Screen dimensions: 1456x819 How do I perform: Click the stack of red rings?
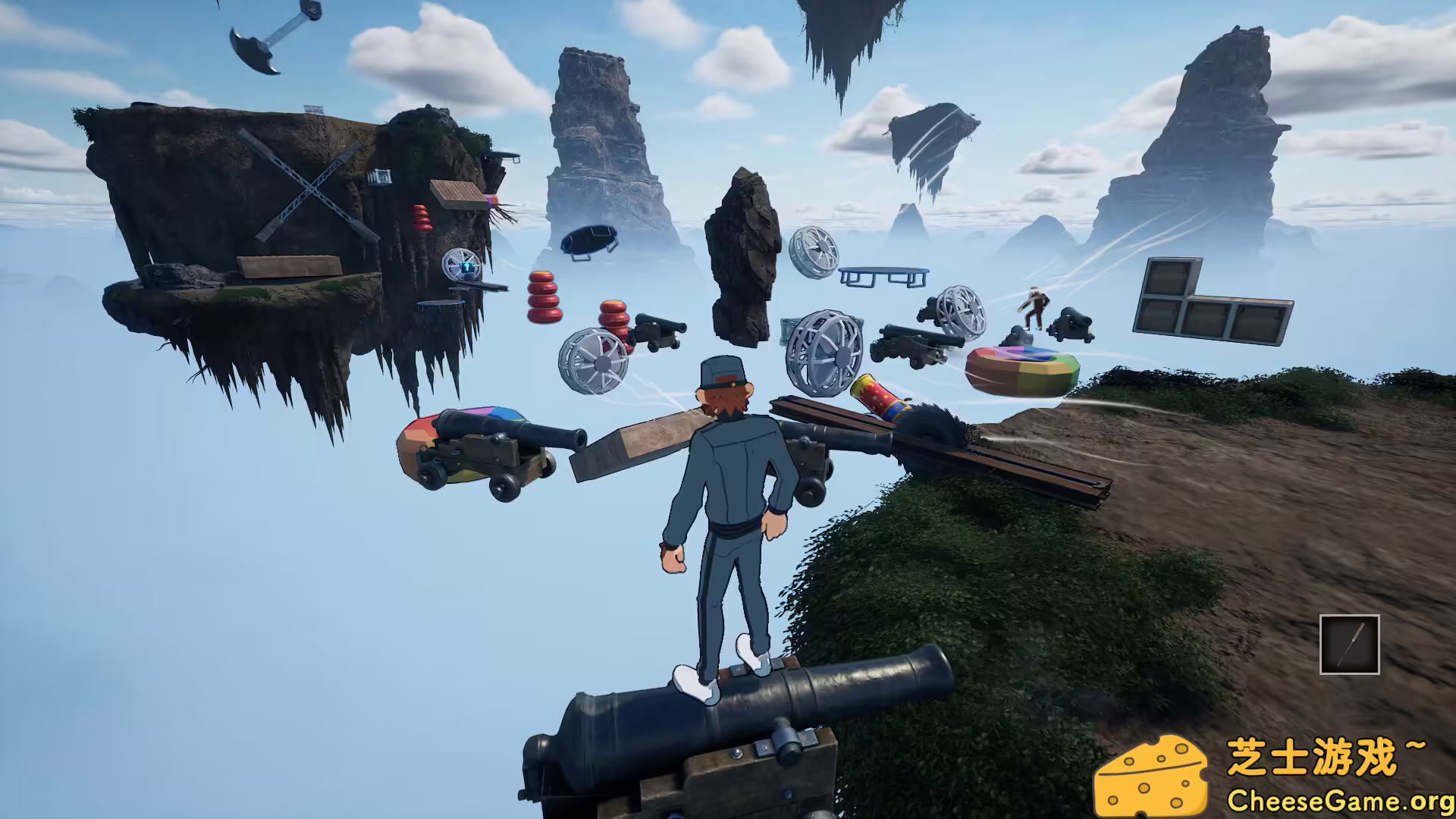[x=544, y=296]
